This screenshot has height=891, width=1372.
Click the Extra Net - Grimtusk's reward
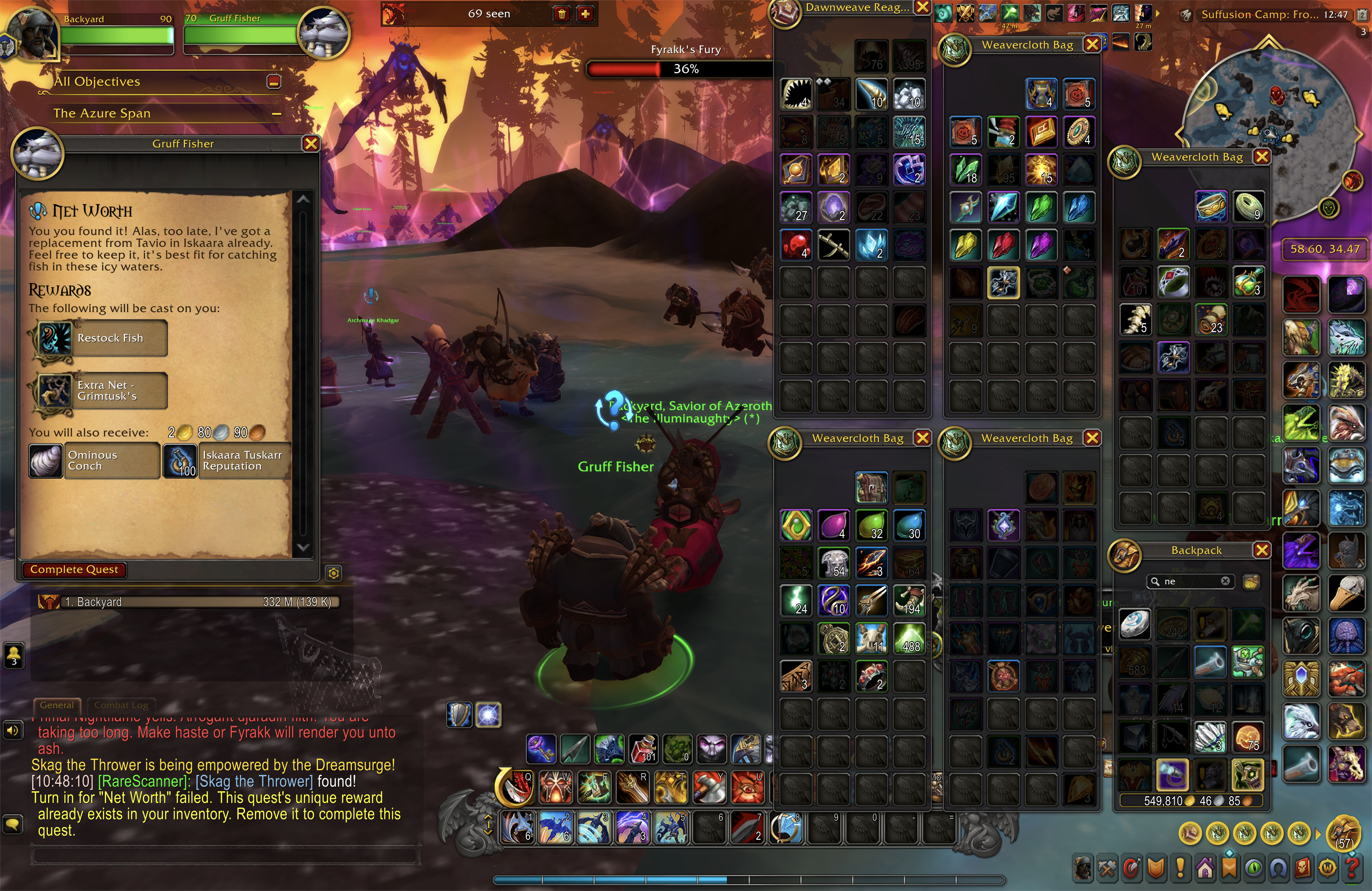(55, 391)
